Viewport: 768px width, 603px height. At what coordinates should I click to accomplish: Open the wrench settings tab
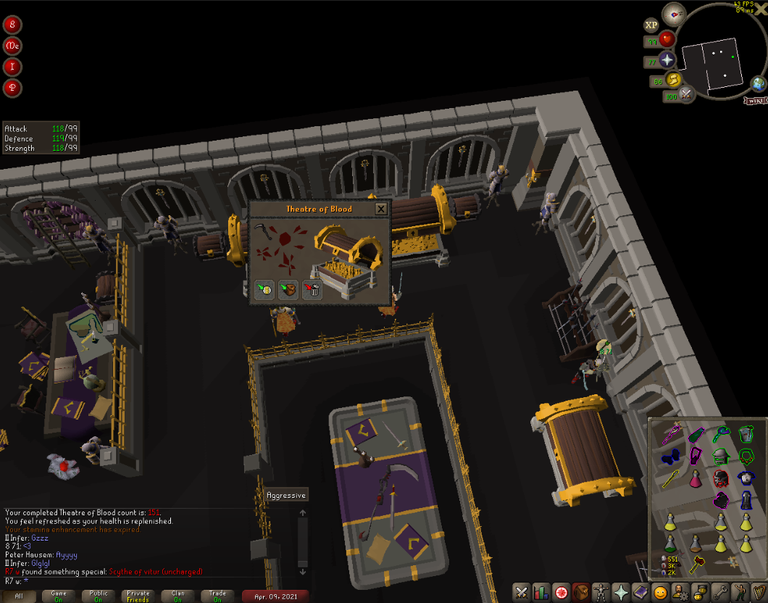click(x=720, y=592)
